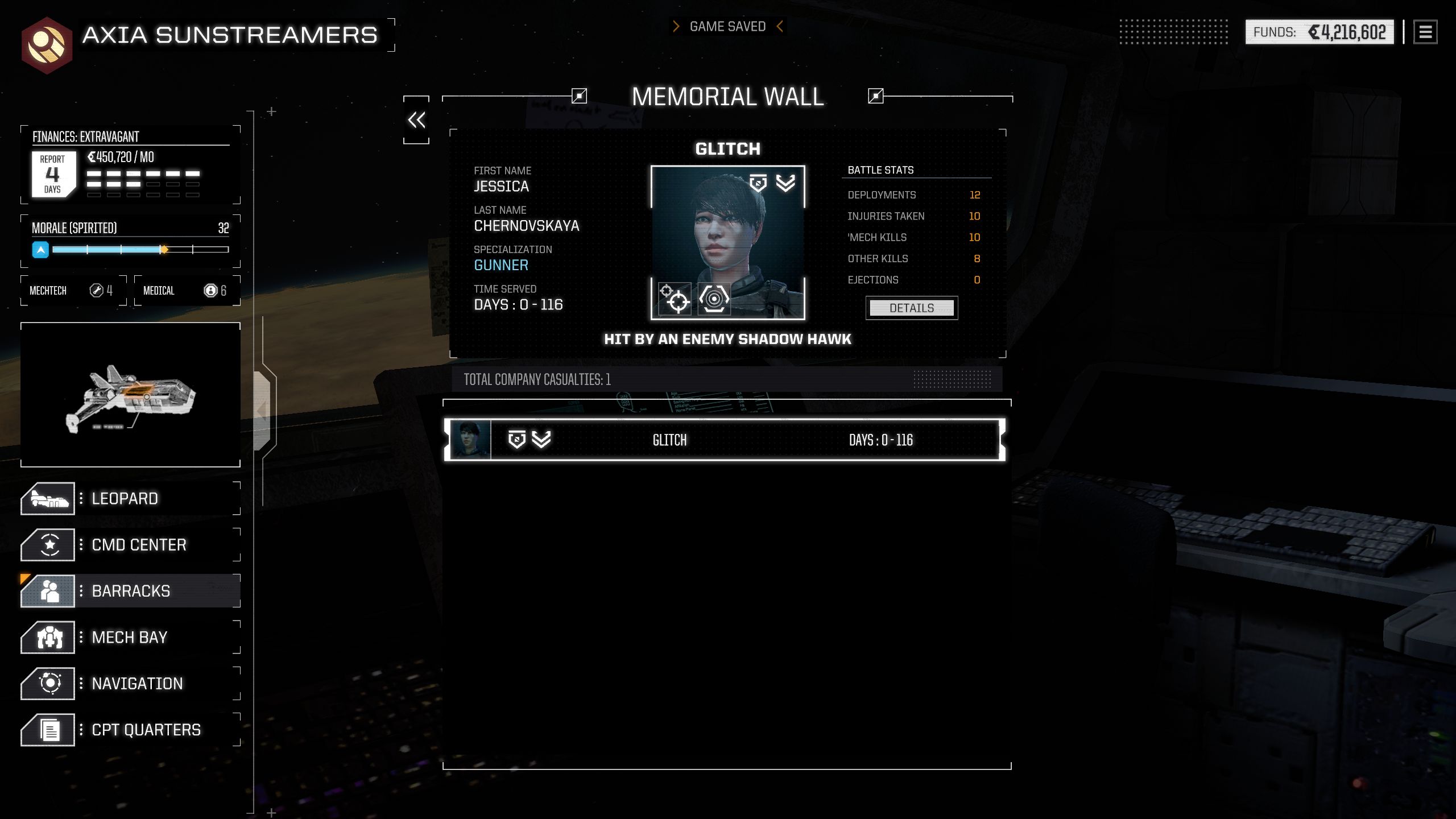The height and width of the screenshot is (819, 1456).
Task: View the MechTech points panel
Action: pyautogui.click(x=73, y=291)
